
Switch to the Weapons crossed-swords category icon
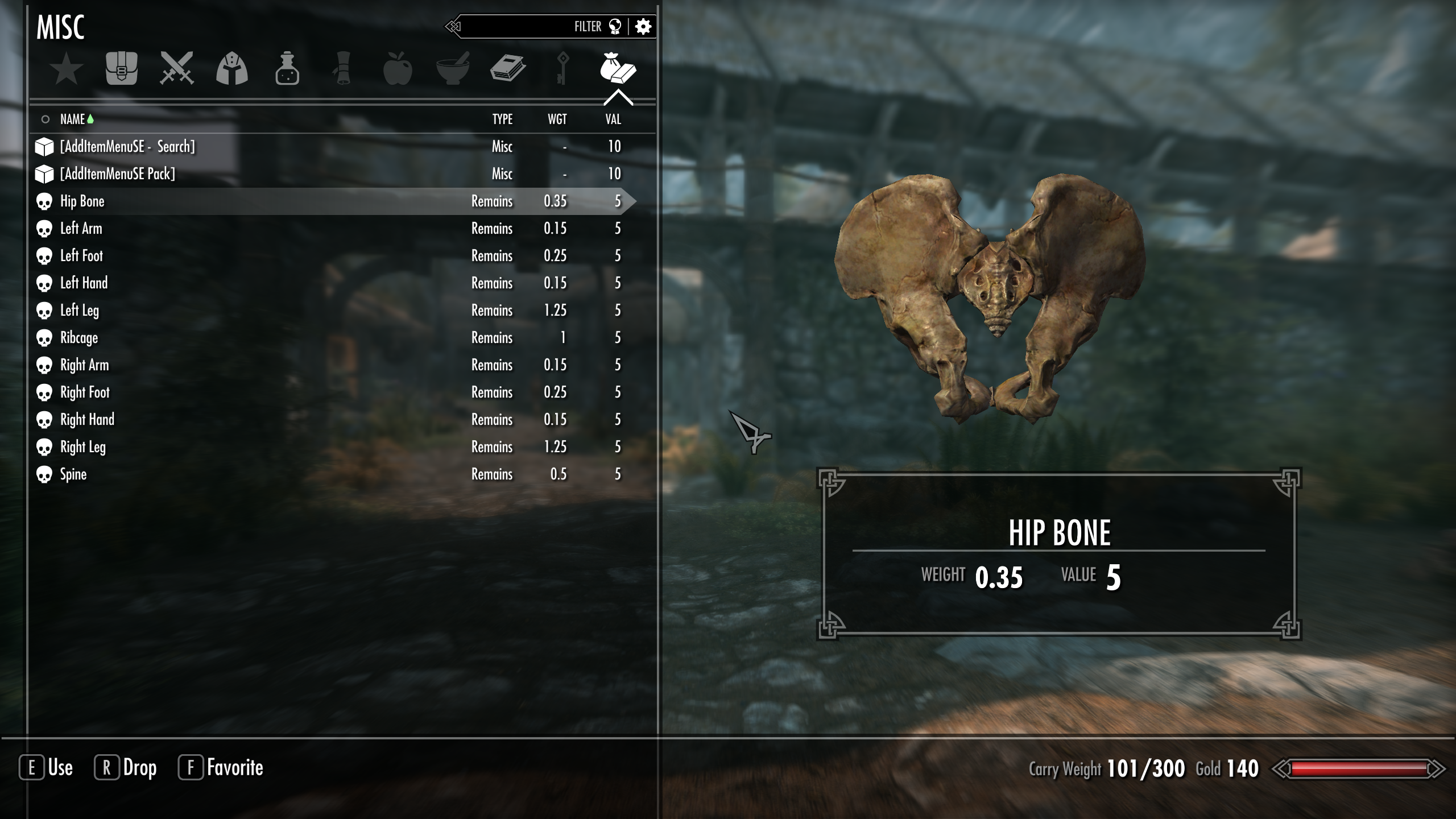(177, 69)
